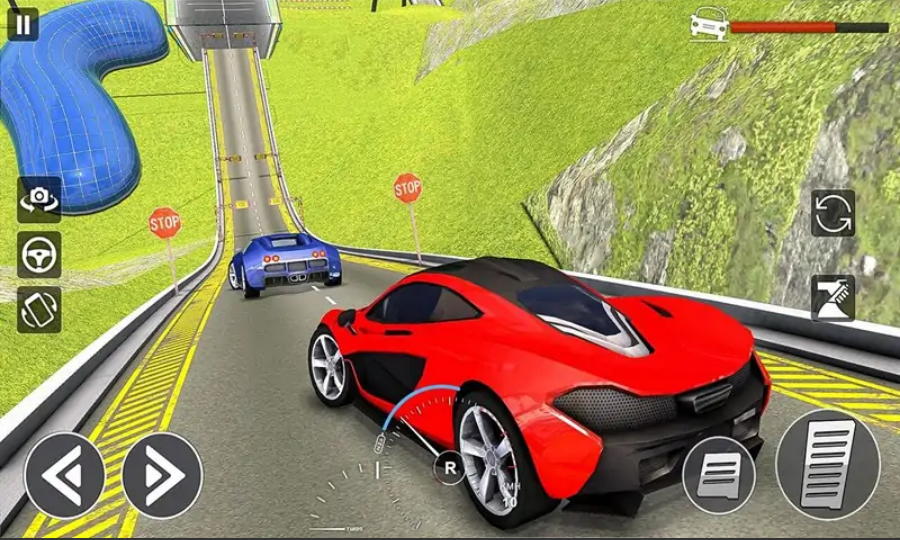Click the circular arrows reset icon
The width and height of the screenshot is (900, 540).
(x=832, y=213)
